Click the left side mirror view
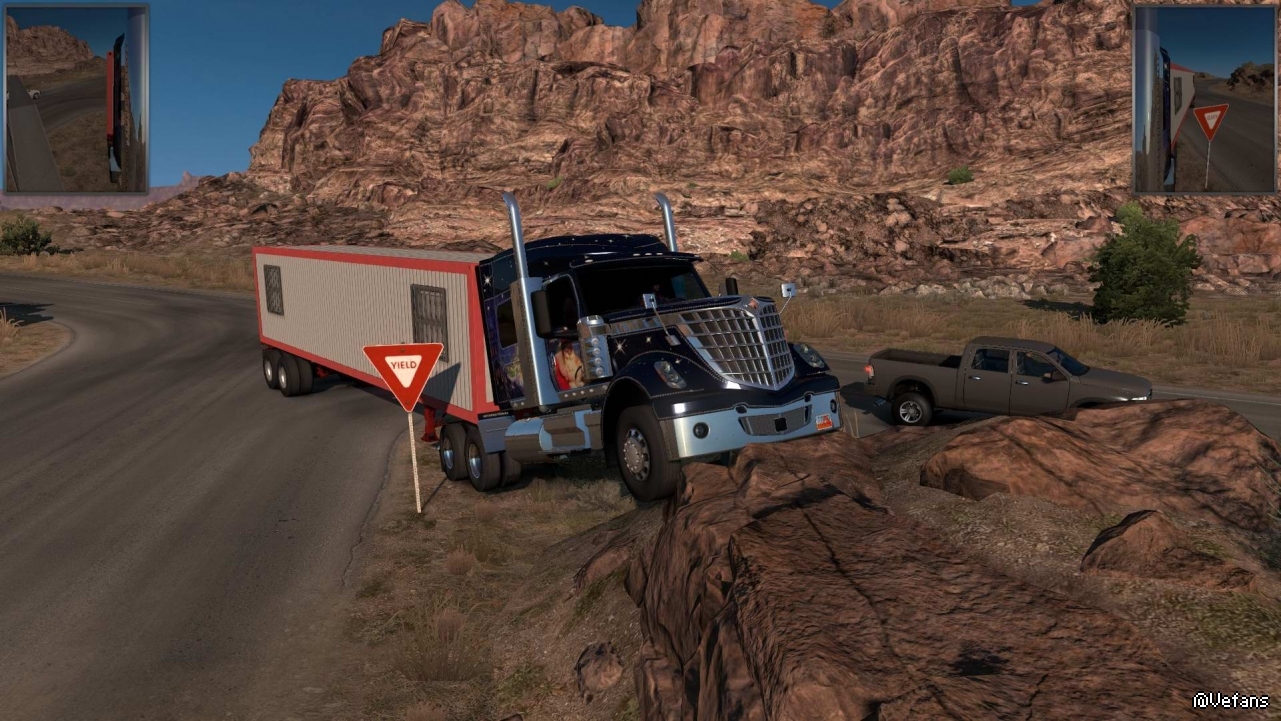This screenshot has width=1281, height=721. click(76, 98)
